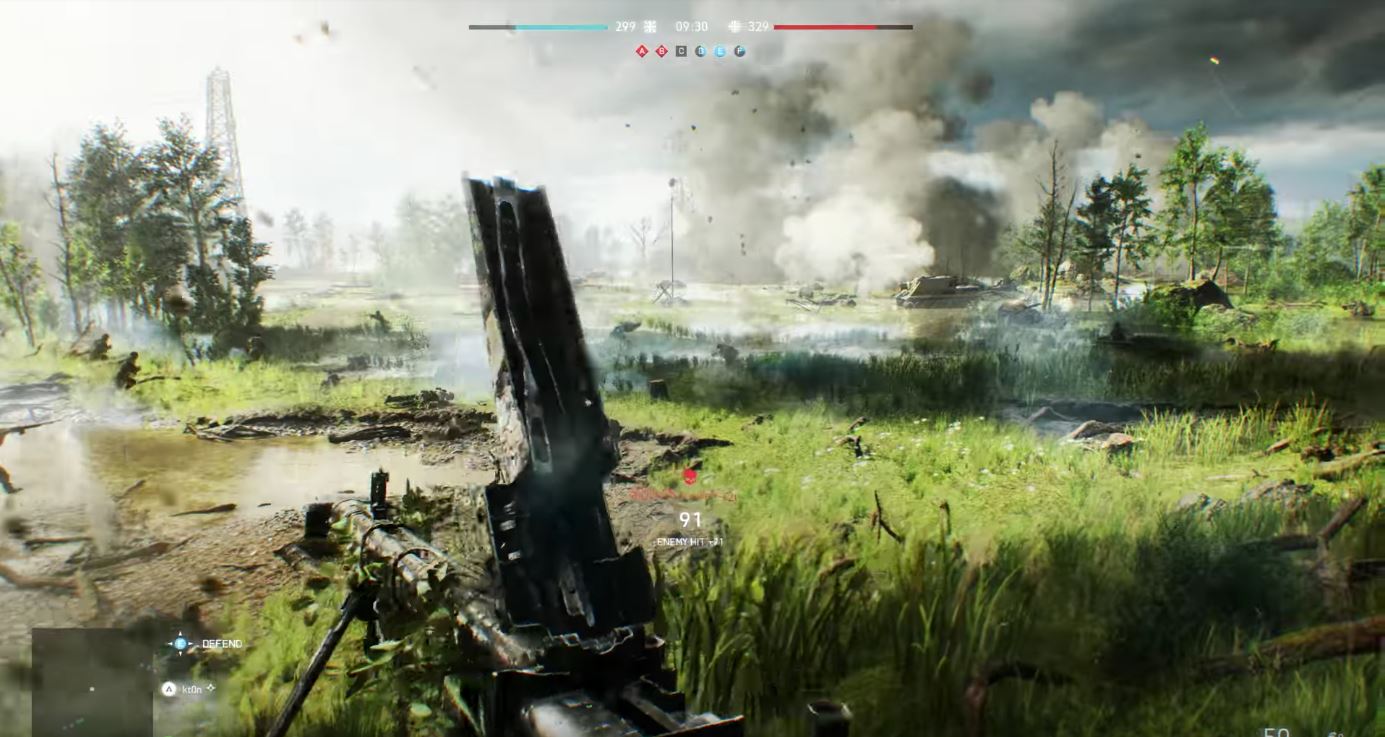Select the highlighted objective E flag icon
The image size is (1385, 737).
720,51
